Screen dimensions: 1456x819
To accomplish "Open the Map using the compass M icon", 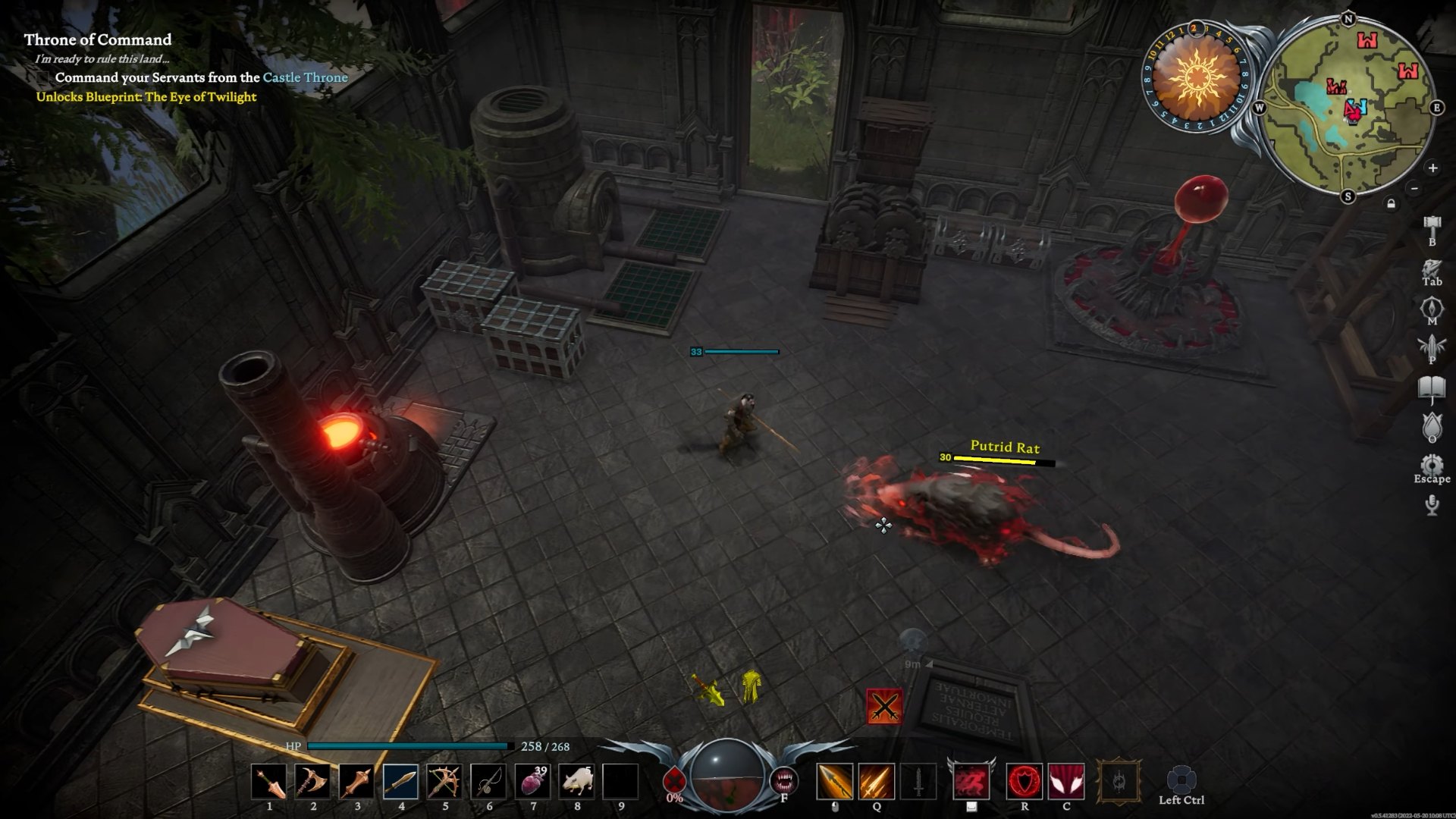I will point(1430,308).
